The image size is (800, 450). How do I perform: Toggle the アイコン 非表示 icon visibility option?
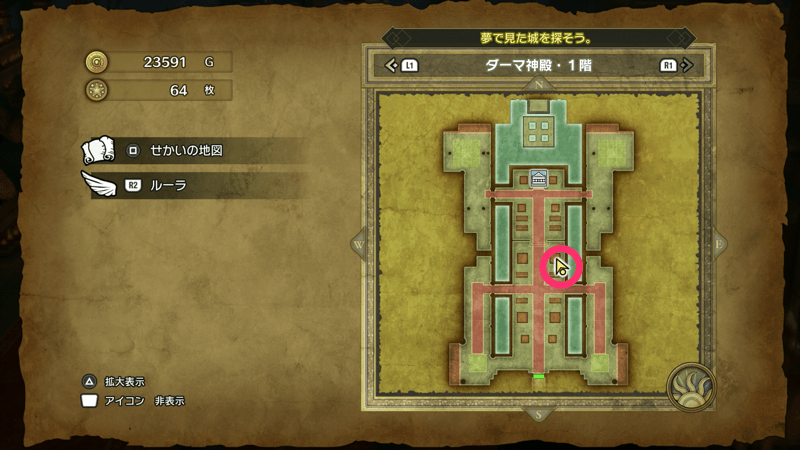pos(136,401)
